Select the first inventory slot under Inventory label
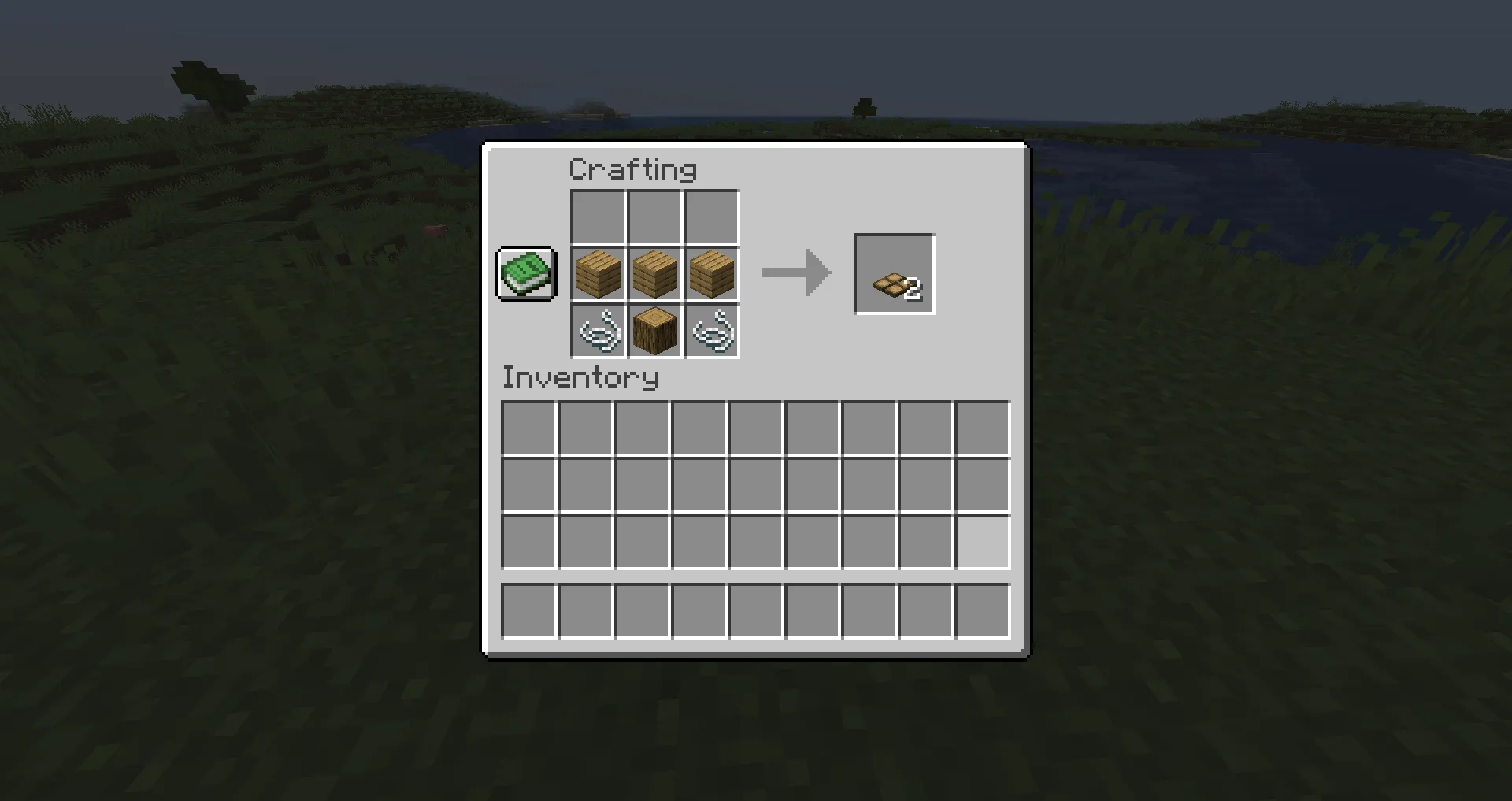This screenshot has width=1512, height=801. click(x=528, y=427)
